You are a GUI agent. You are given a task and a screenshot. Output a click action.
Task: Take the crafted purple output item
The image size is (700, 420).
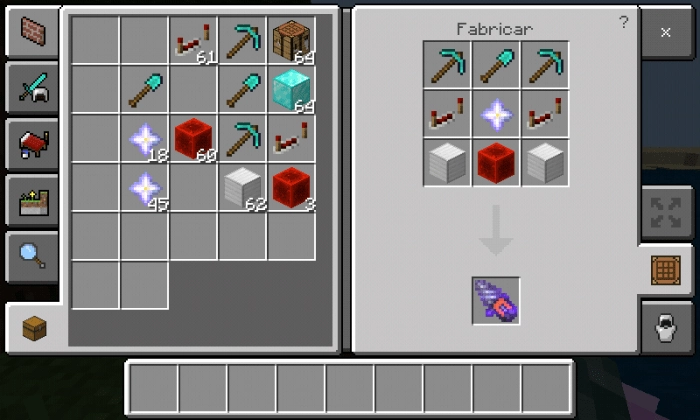(496, 300)
